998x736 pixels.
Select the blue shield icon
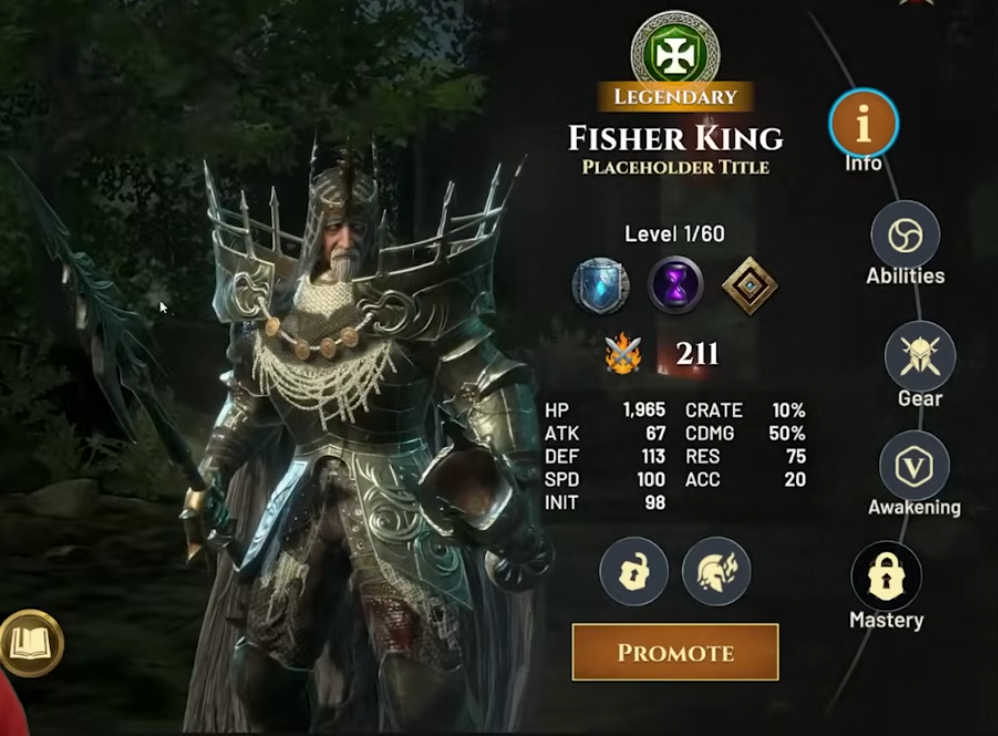(600, 285)
